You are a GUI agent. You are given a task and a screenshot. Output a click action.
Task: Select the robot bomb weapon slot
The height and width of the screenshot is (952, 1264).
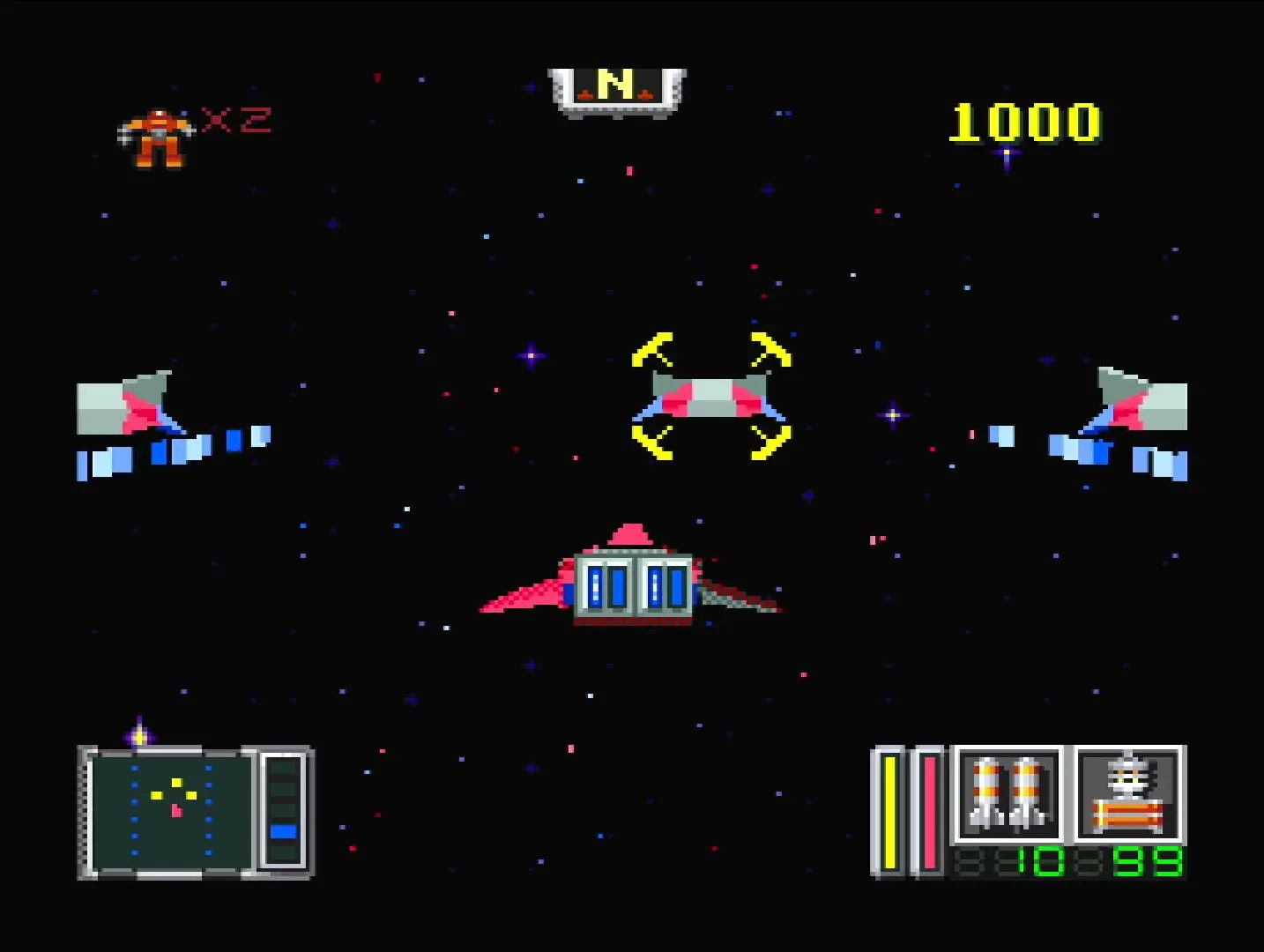[x=1128, y=794]
